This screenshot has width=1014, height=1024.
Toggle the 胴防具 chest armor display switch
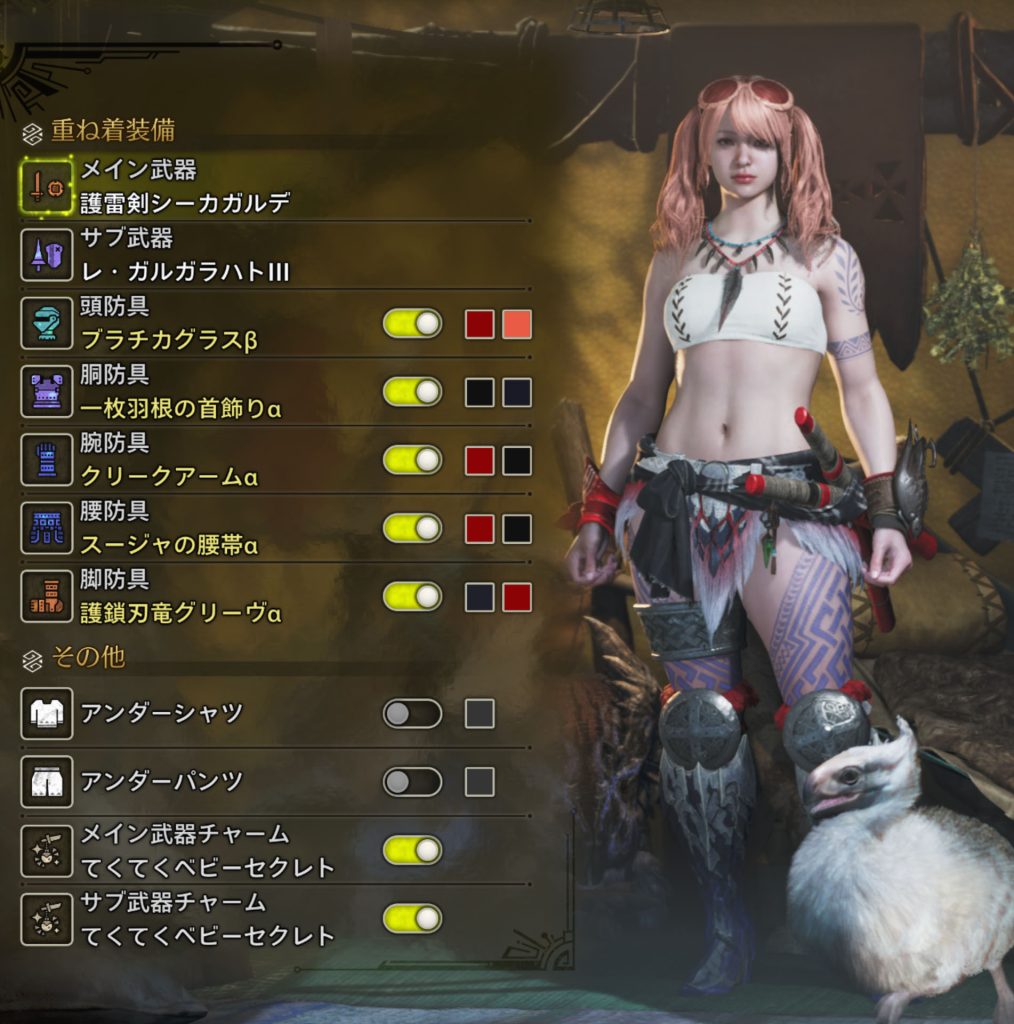tap(412, 392)
